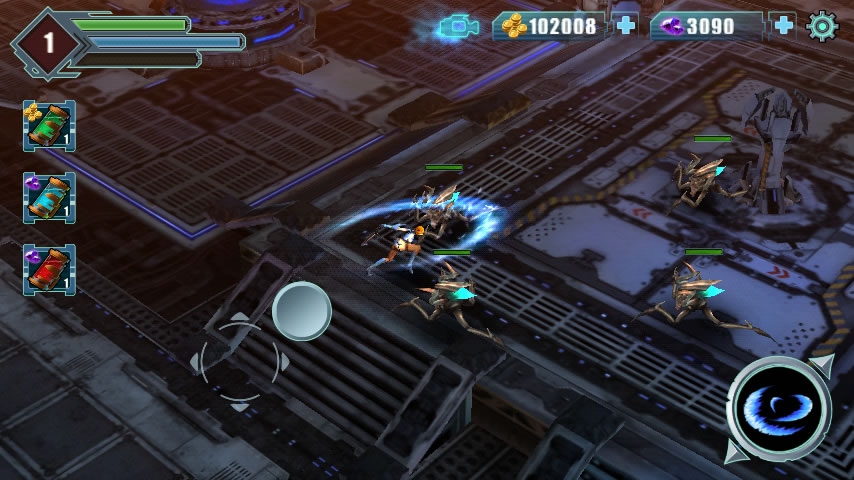
Task: Add more gold coins with plus button
Action: (626, 25)
